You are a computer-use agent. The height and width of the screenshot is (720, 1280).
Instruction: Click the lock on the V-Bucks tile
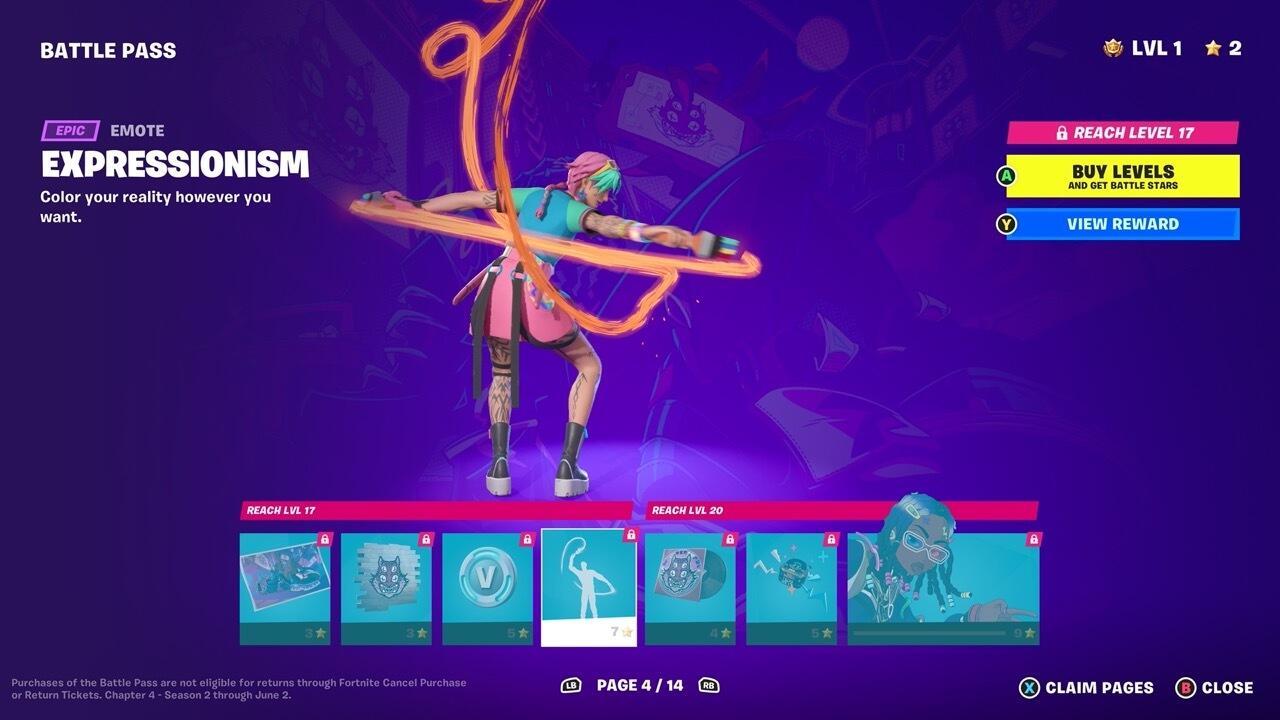(x=526, y=537)
